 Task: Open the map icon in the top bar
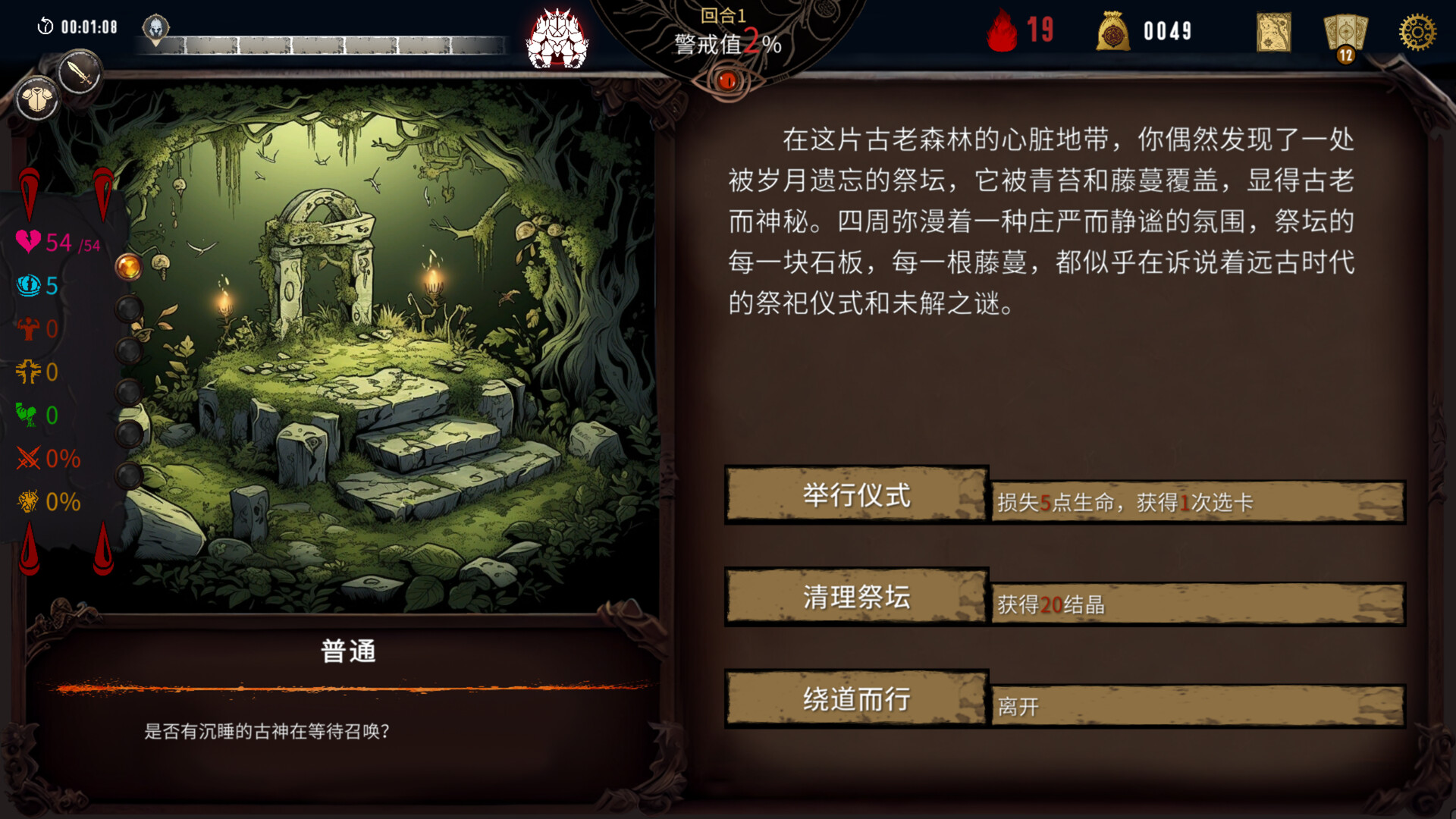[1272, 30]
